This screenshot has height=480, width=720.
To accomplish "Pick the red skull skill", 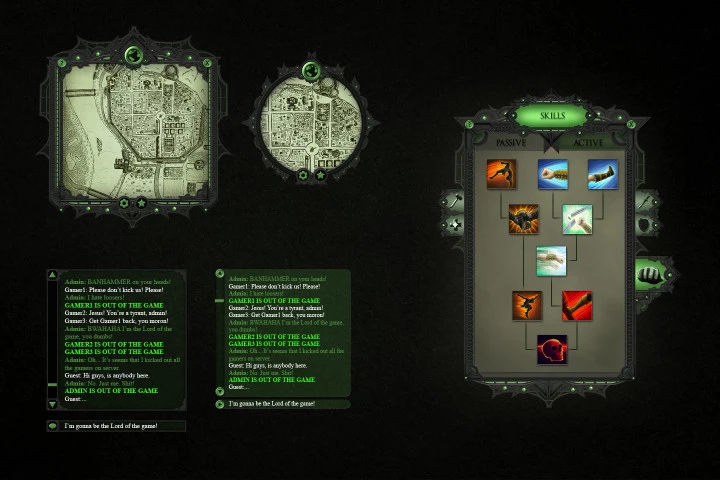I will pyautogui.click(x=552, y=350).
